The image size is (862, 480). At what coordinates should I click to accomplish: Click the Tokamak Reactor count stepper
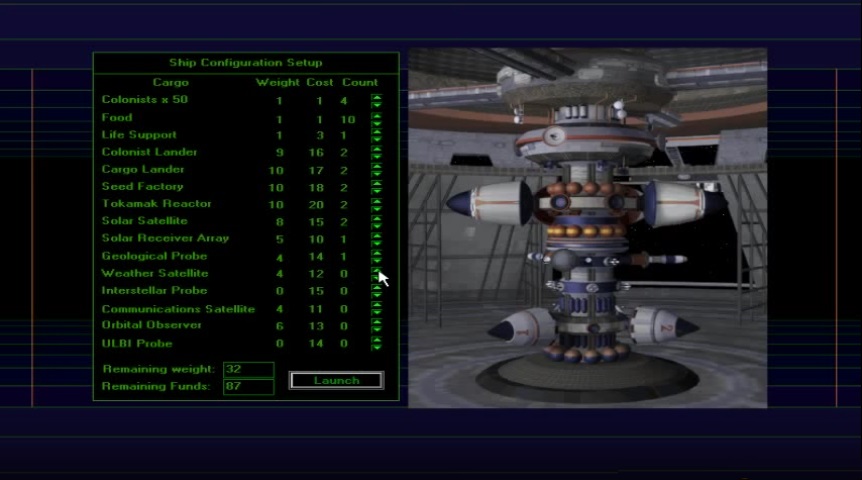376,204
